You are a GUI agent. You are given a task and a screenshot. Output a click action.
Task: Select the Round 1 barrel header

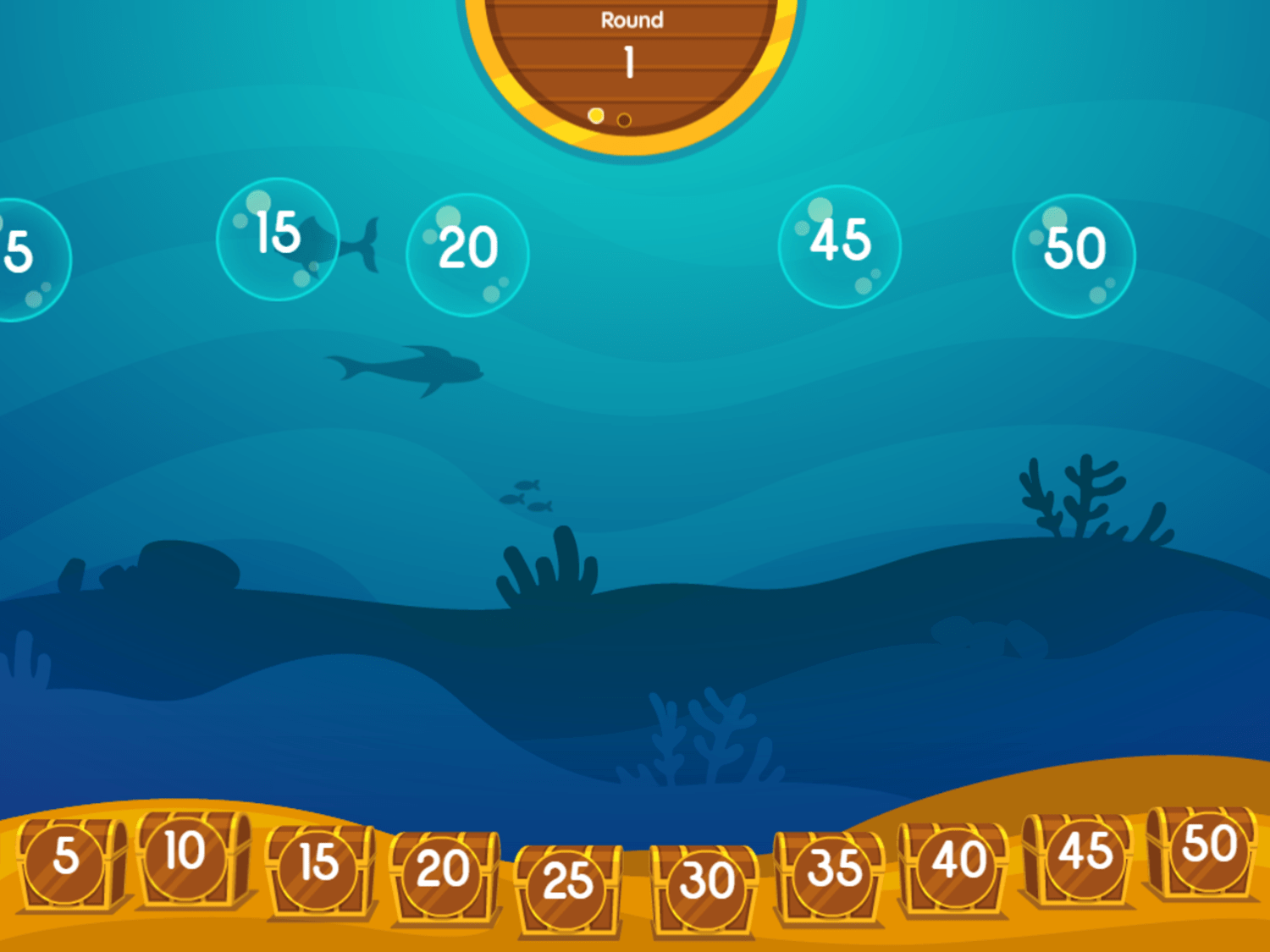click(x=631, y=42)
